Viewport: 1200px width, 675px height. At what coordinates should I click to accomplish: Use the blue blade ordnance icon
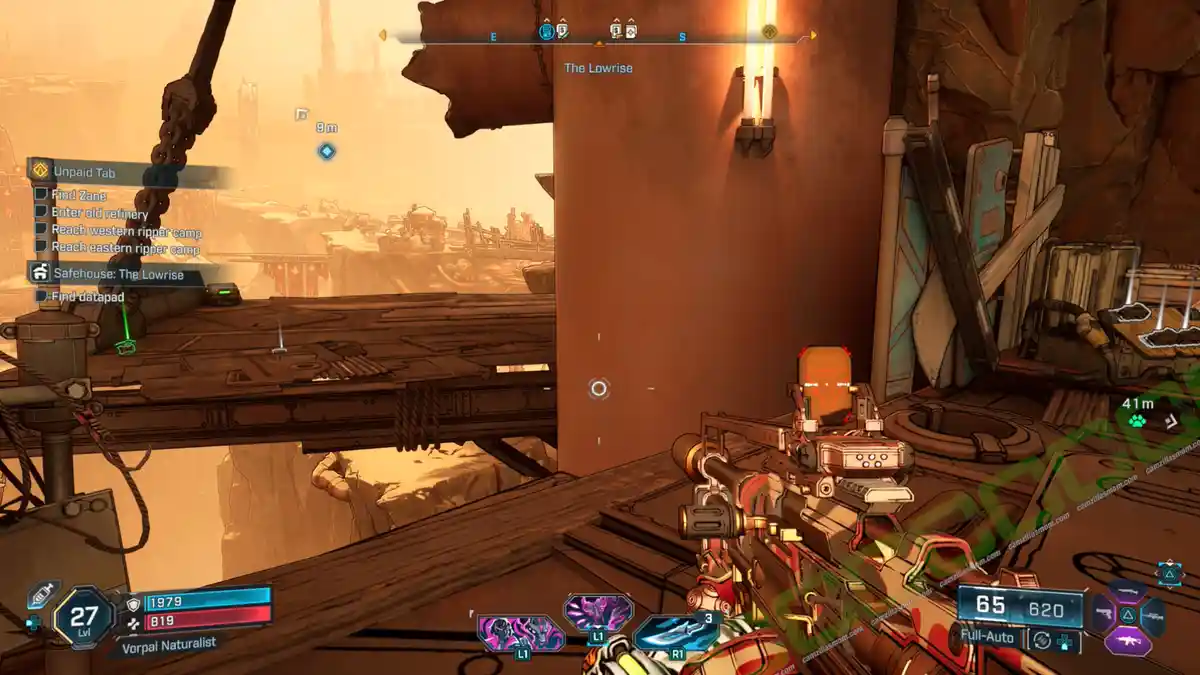pyautogui.click(x=676, y=631)
